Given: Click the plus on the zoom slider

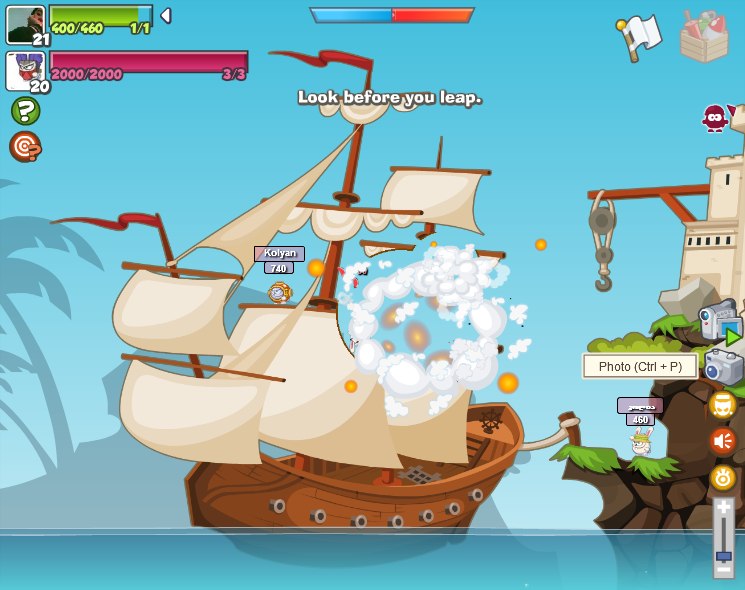Looking at the screenshot, I should pyautogui.click(x=723, y=507).
